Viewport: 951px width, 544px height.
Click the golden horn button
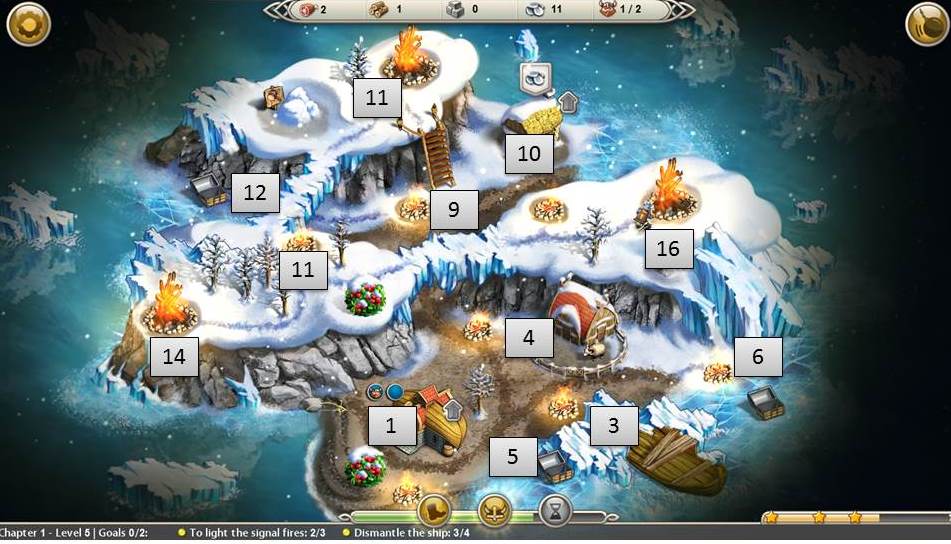tap(927, 25)
